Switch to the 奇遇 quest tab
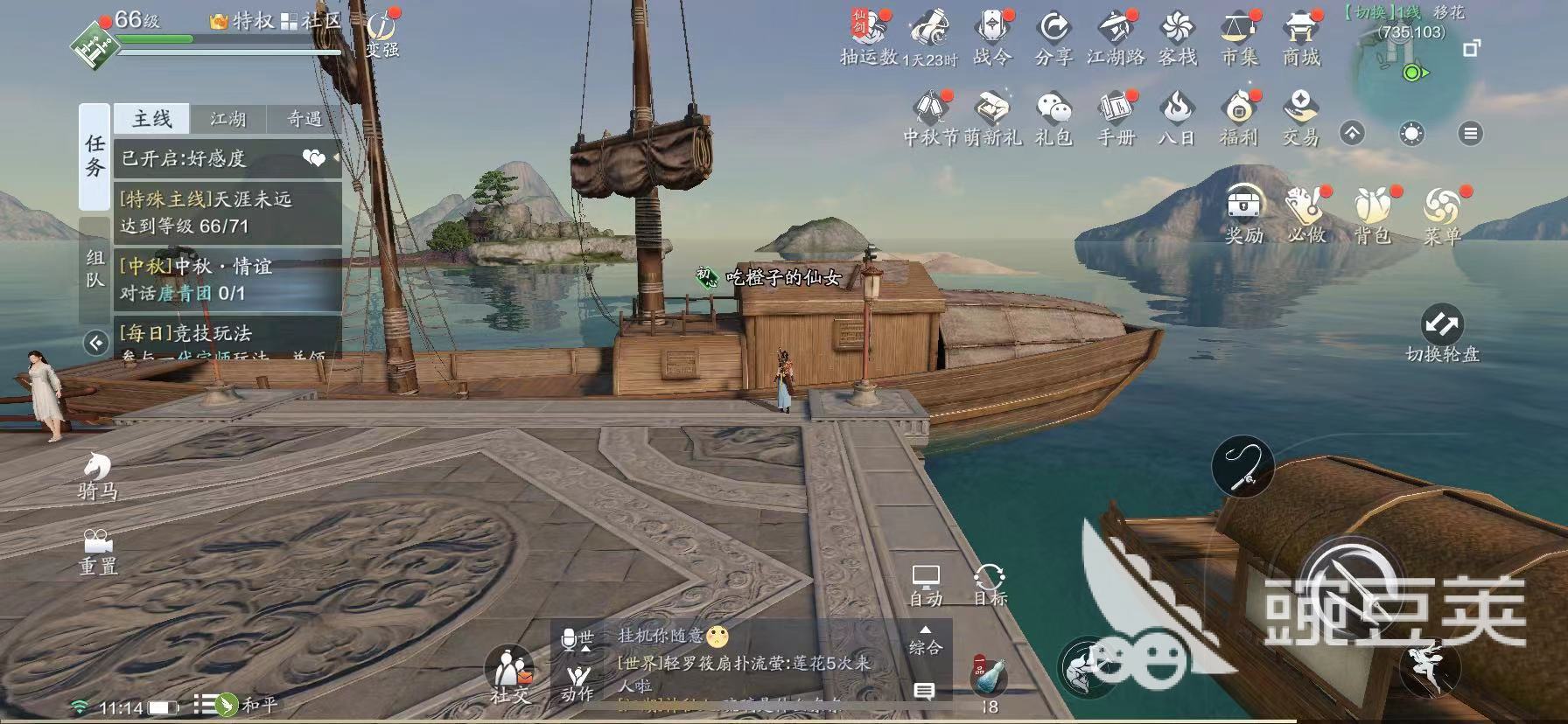This screenshot has height=724, width=1568. pyautogui.click(x=304, y=119)
